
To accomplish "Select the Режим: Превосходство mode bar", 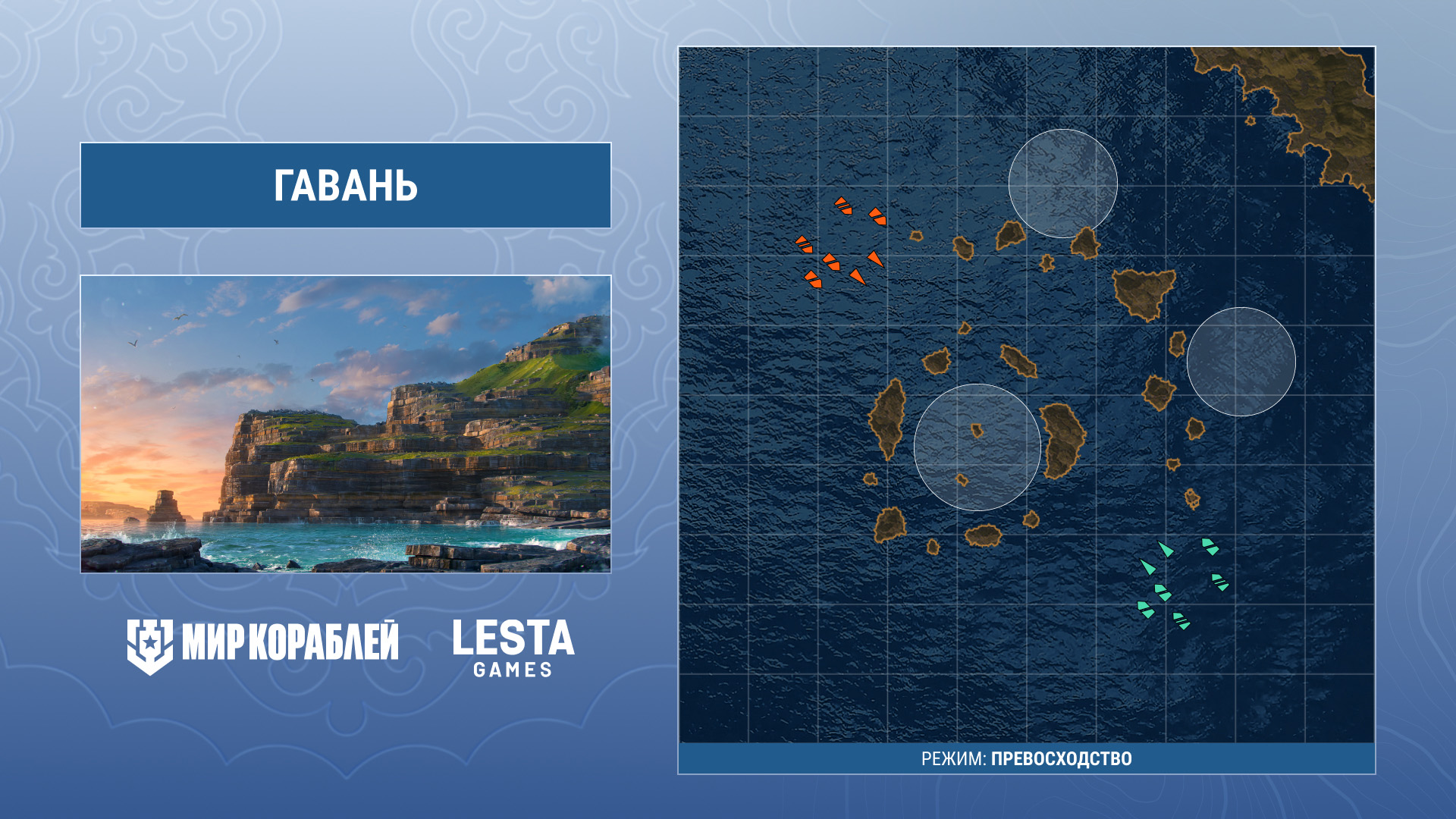I will 1026,758.
